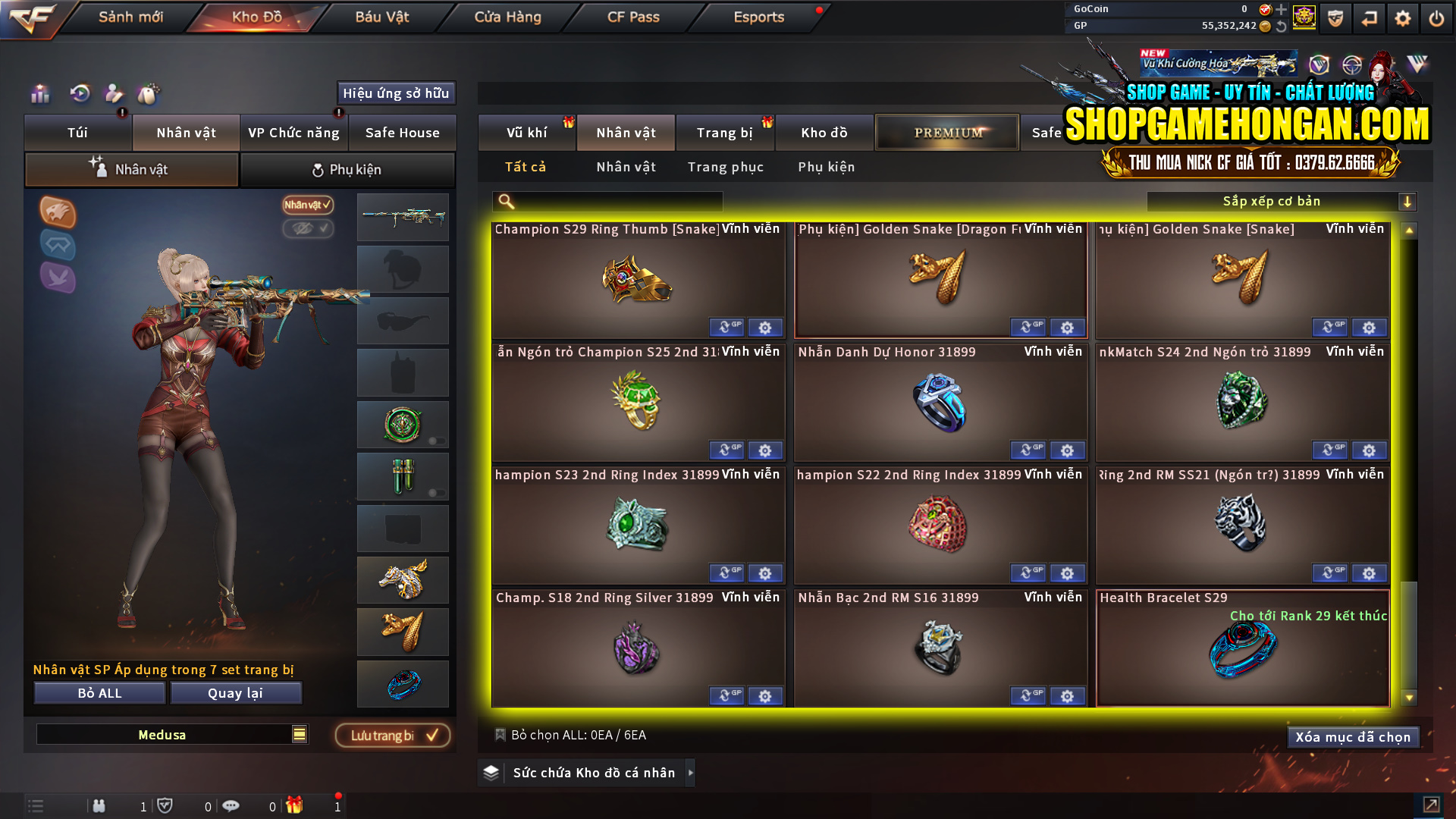The width and height of the screenshot is (1456, 819).
Task: Open the stats bar chart icon above the character panel
Action: [x=39, y=94]
